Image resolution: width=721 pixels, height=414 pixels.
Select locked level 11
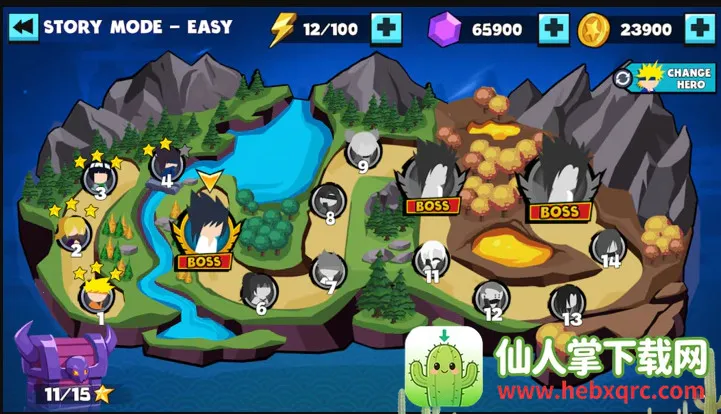[431, 258]
